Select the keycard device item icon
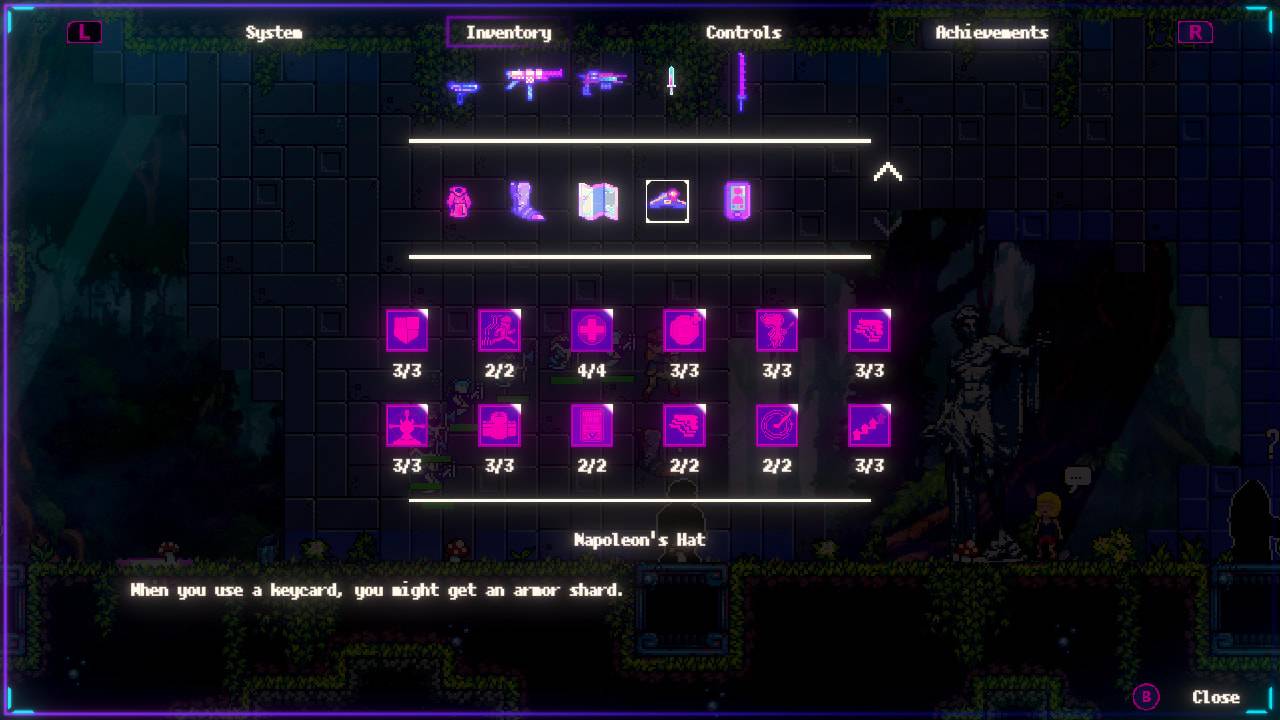The image size is (1280, 720). pos(737,201)
